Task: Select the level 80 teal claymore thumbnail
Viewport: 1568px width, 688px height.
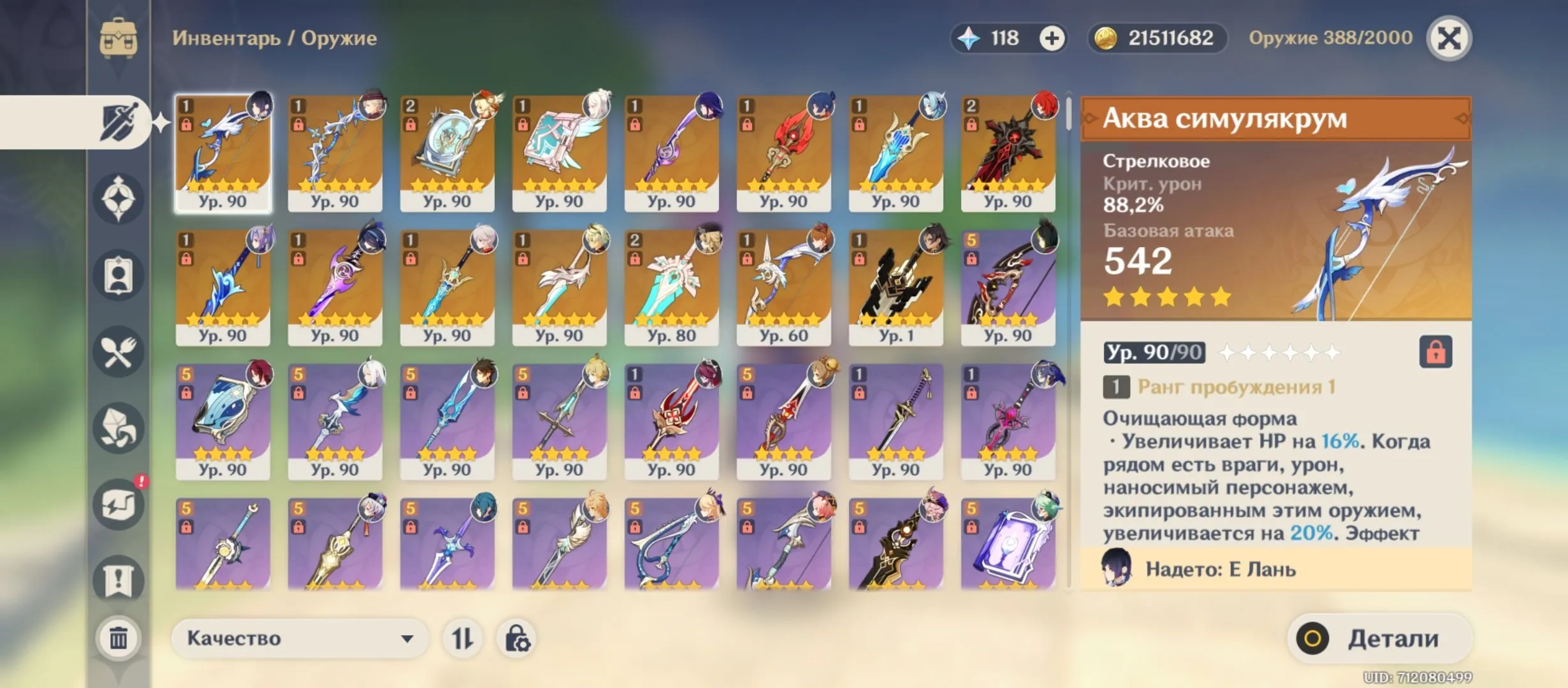Action: tap(671, 283)
